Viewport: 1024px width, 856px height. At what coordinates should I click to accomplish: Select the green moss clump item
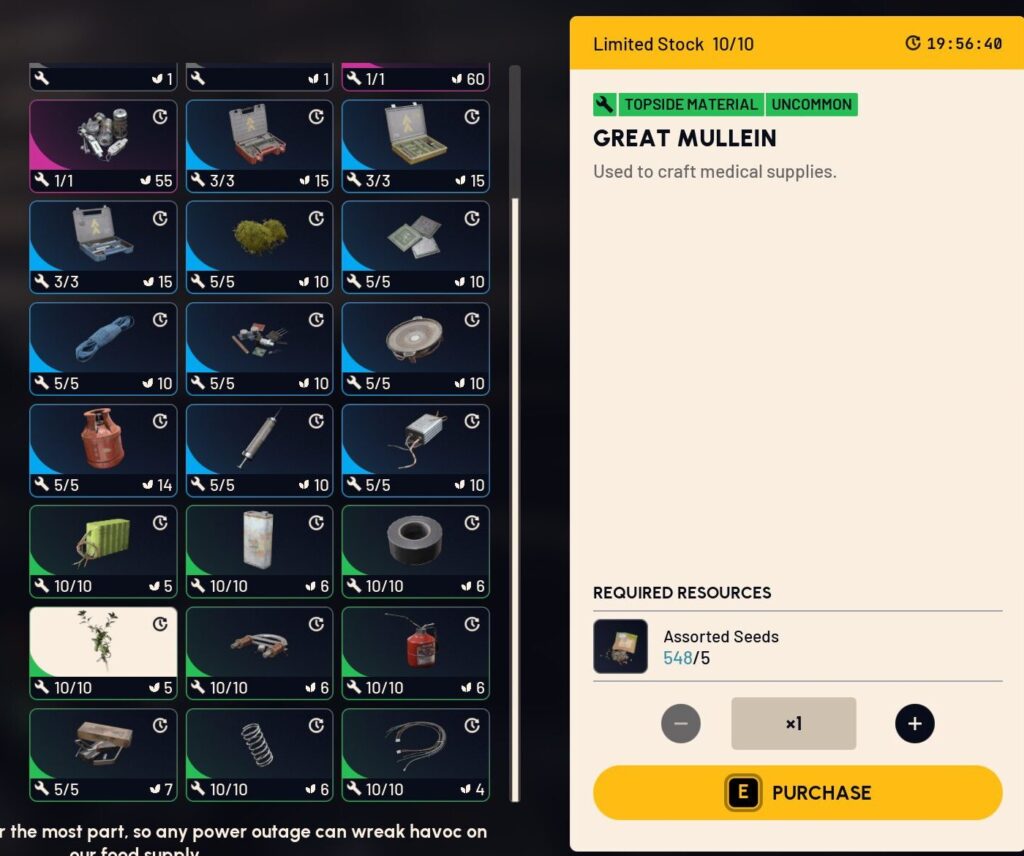259,246
